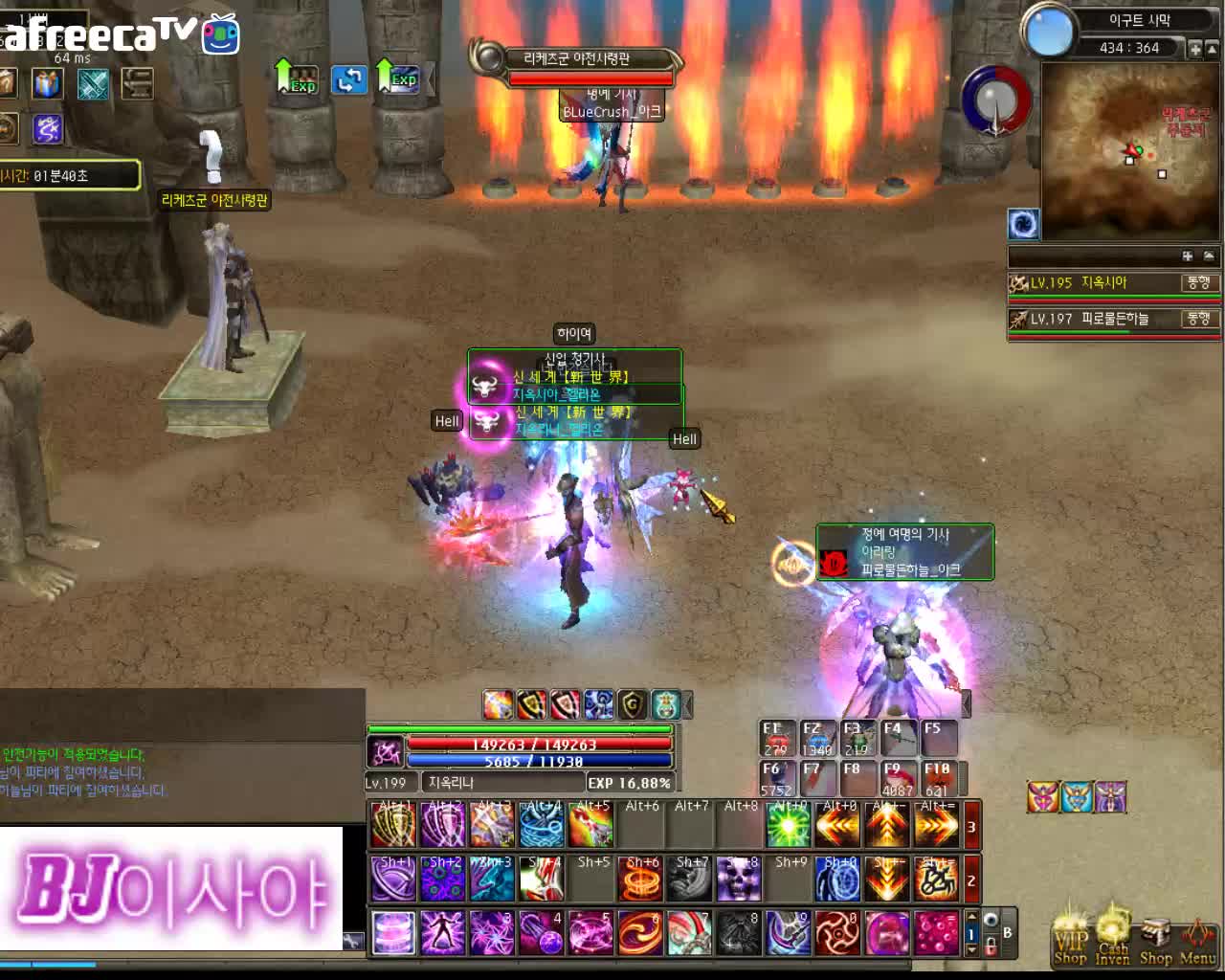Open the main Menu button
The height and width of the screenshot is (980, 1225).
pos(1197,941)
